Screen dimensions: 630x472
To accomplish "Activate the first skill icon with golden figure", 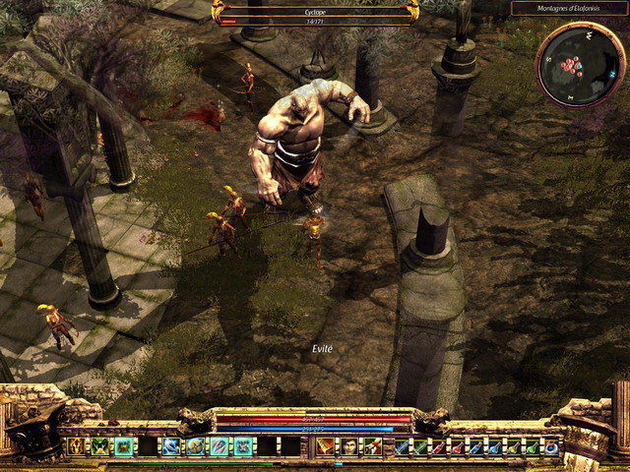I will click(76, 446).
